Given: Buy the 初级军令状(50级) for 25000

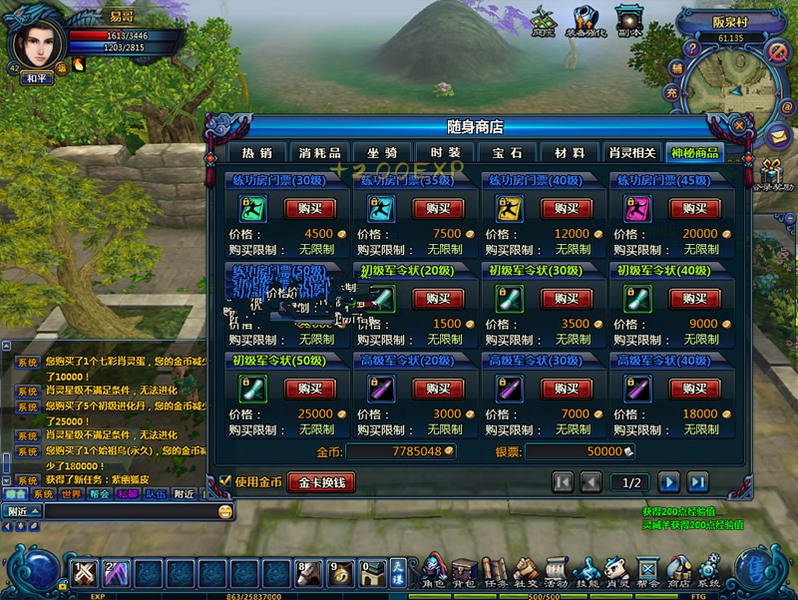Looking at the screenshot, I should (310, 388).
